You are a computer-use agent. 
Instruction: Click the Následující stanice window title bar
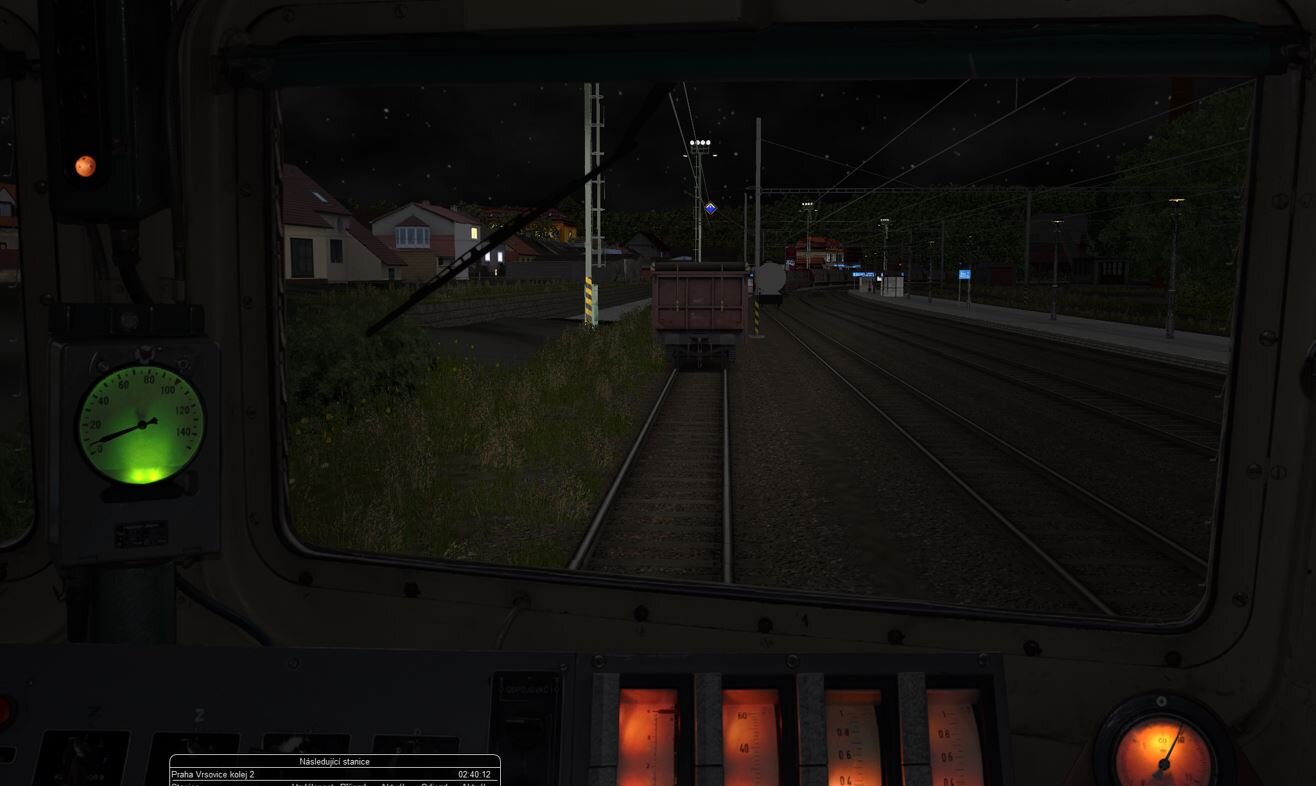click(x=334, y=762)
